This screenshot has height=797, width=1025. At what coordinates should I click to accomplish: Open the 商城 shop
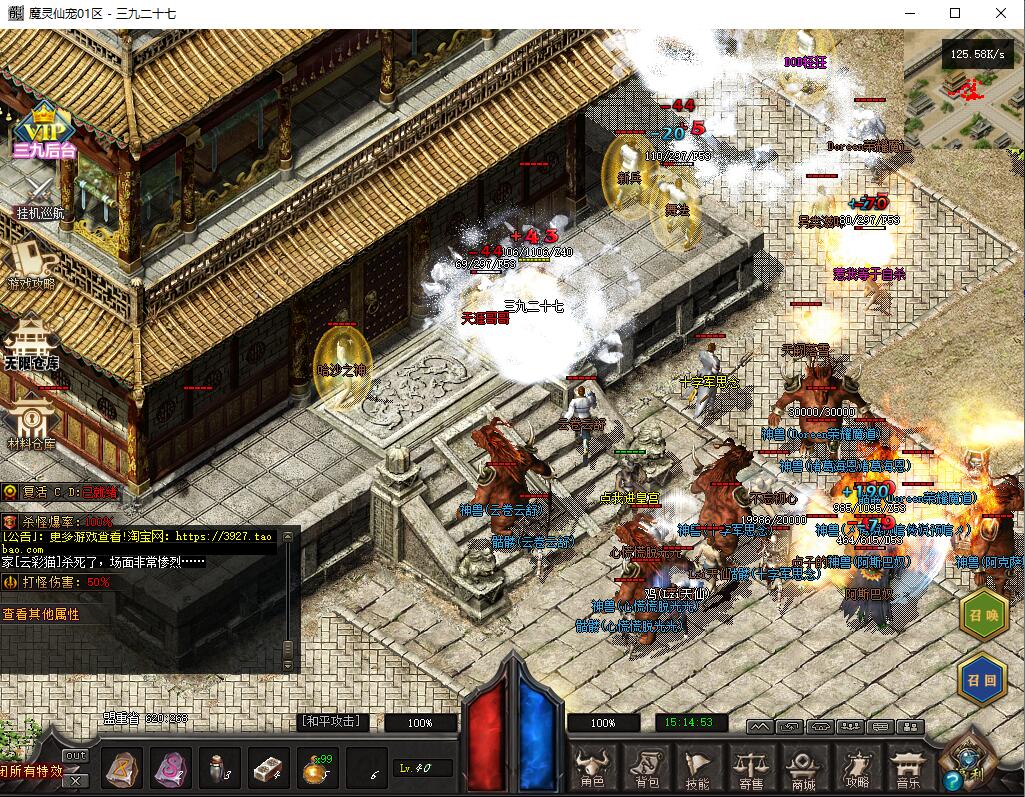(802, 768)
